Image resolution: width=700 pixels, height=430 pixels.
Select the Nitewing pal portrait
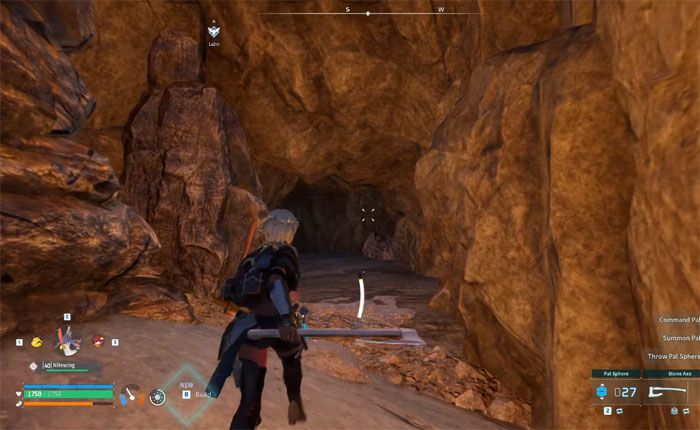pyautogui.click(x=67, y=341)
